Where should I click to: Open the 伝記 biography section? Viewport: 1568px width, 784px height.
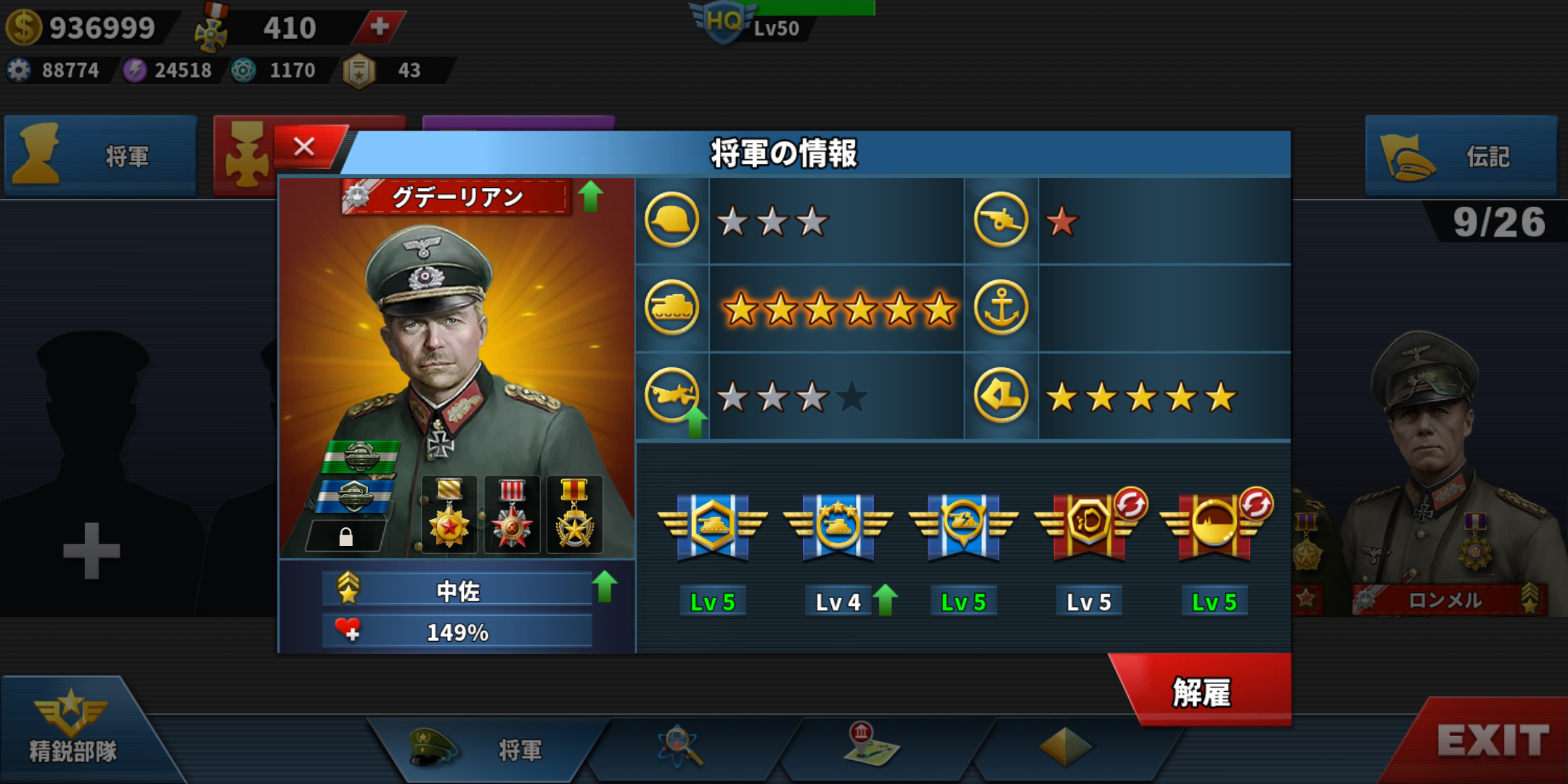1461,156
